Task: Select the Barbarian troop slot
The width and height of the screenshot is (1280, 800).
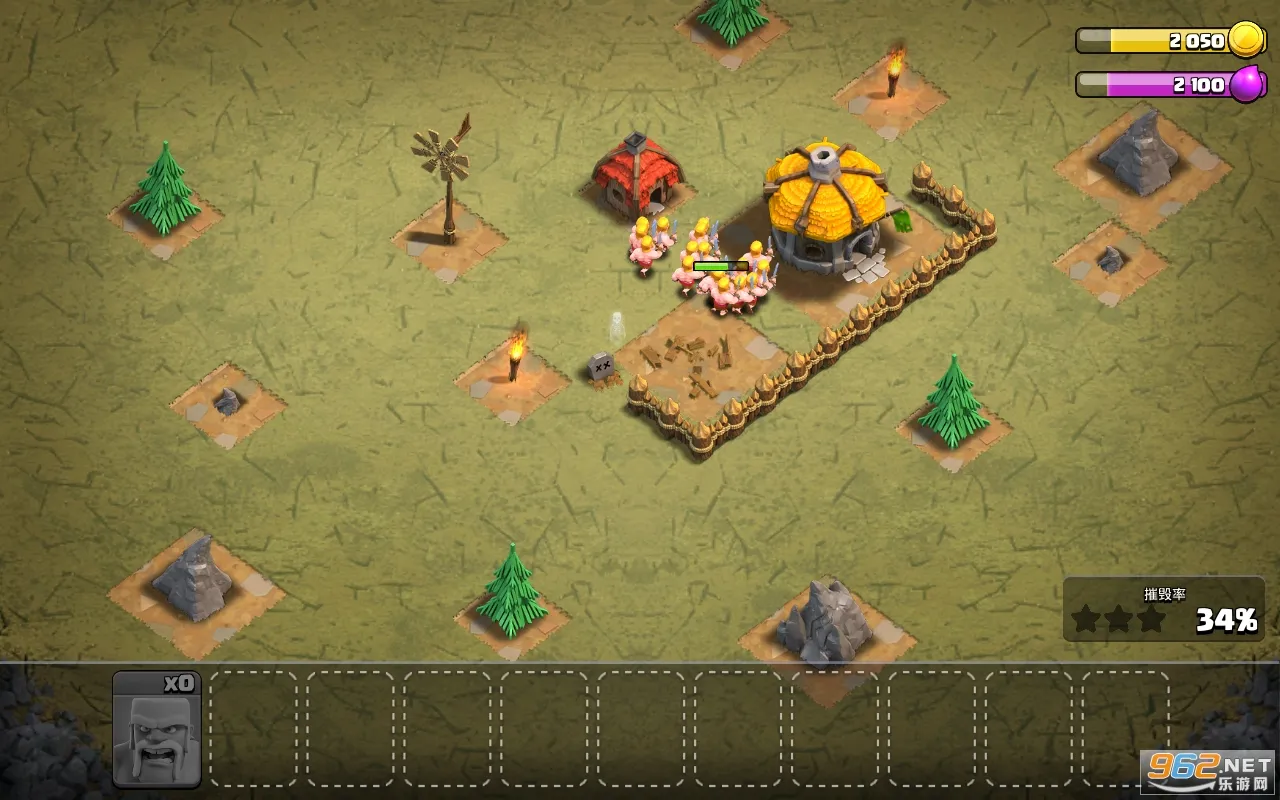Action: 157,729
